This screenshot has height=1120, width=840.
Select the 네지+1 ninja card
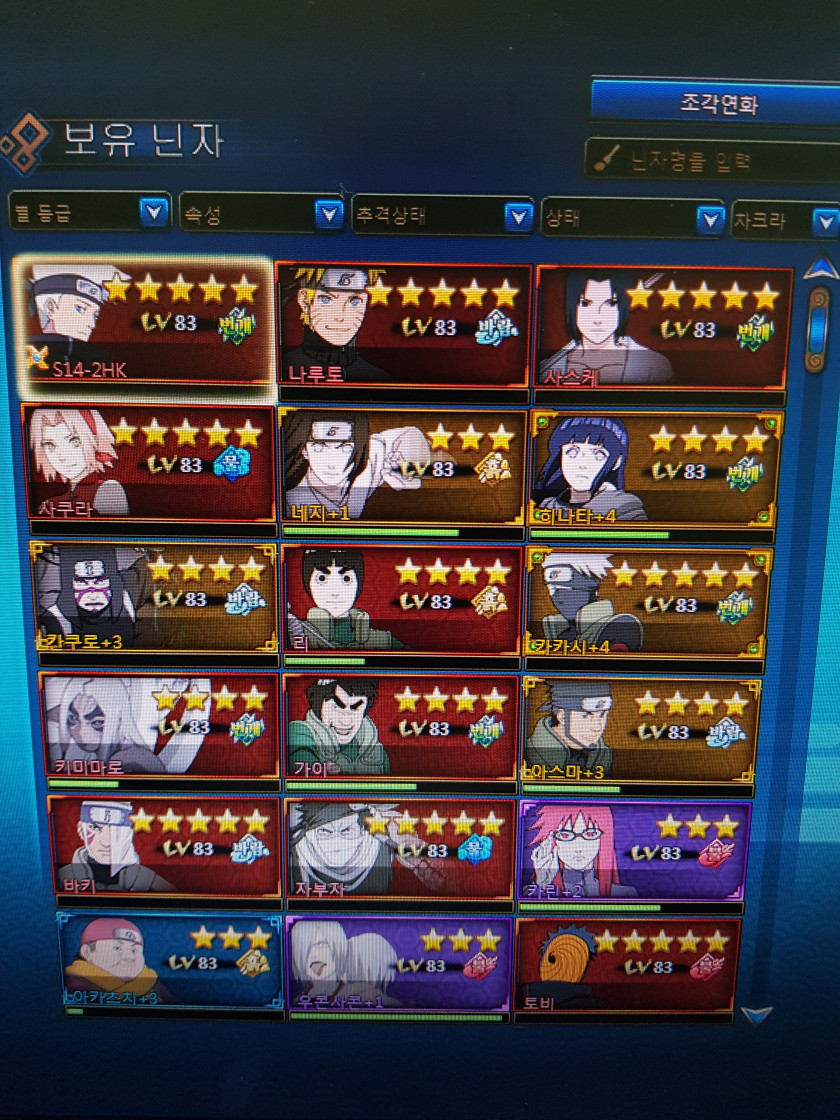403,466
